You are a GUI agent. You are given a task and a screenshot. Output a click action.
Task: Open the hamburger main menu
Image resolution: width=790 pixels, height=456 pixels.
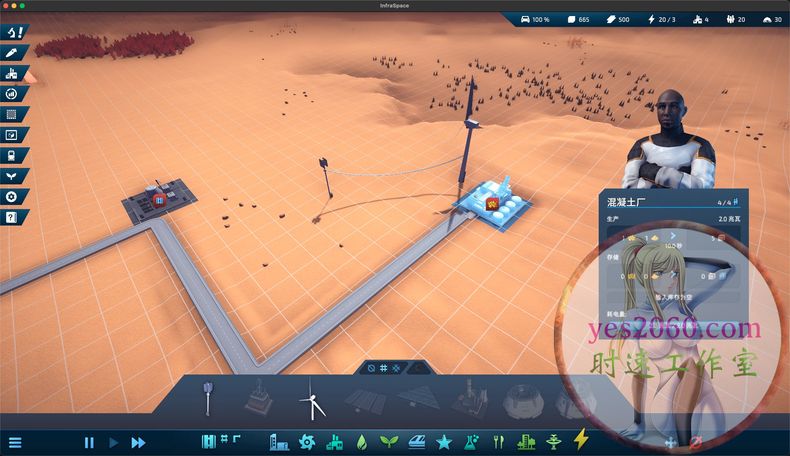pyautogui.click(x=15, y=442)
